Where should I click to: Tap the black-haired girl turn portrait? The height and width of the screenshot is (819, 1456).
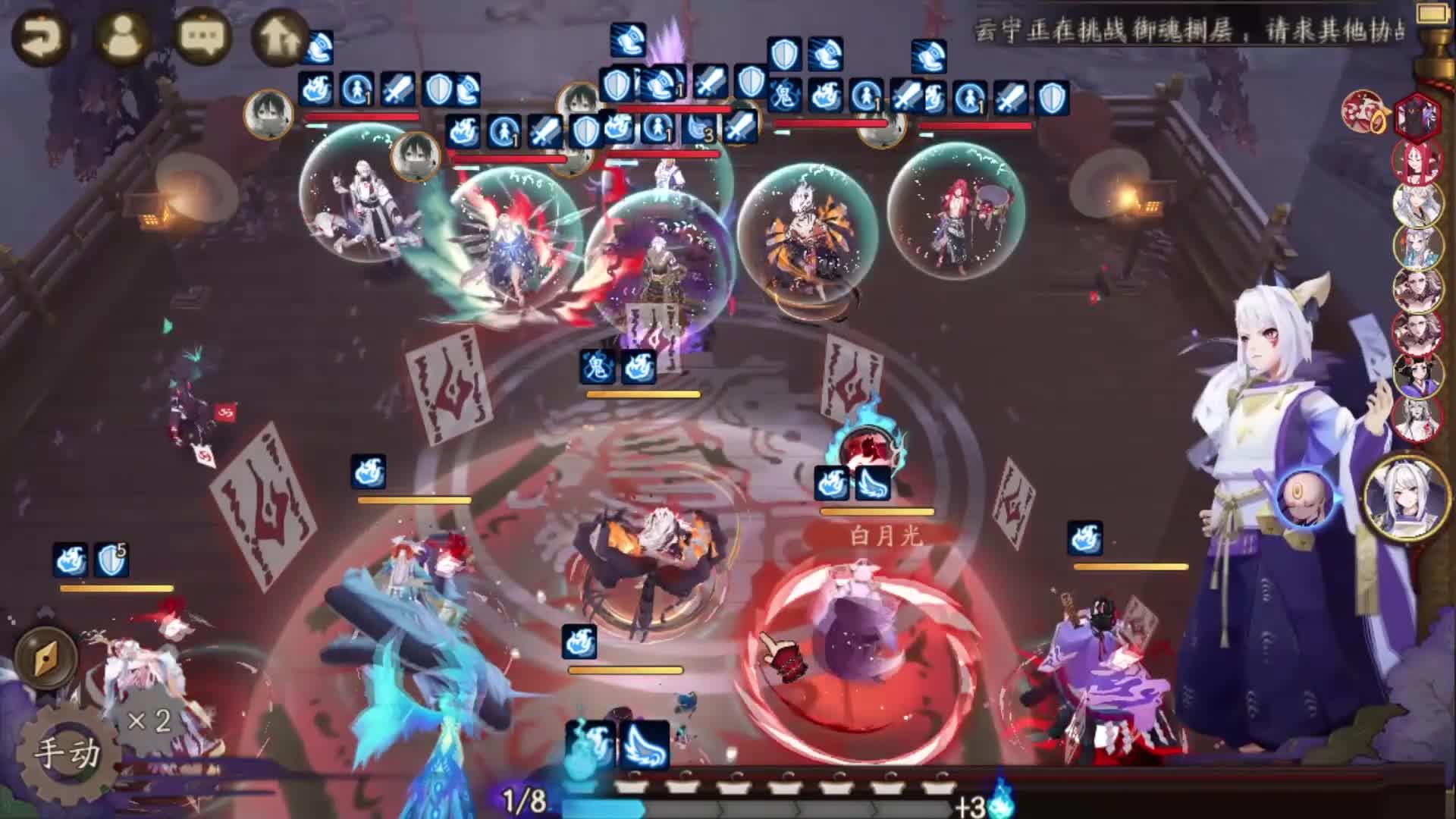pos(1417,375)
